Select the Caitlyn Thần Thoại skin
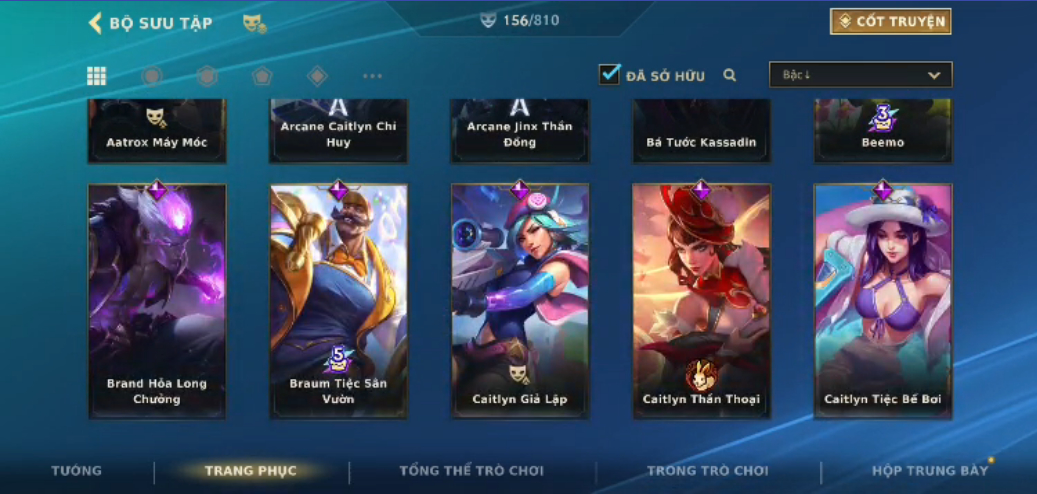This screenshot has height=494, width=1037. pyautogui.click(x=701, y=300)
